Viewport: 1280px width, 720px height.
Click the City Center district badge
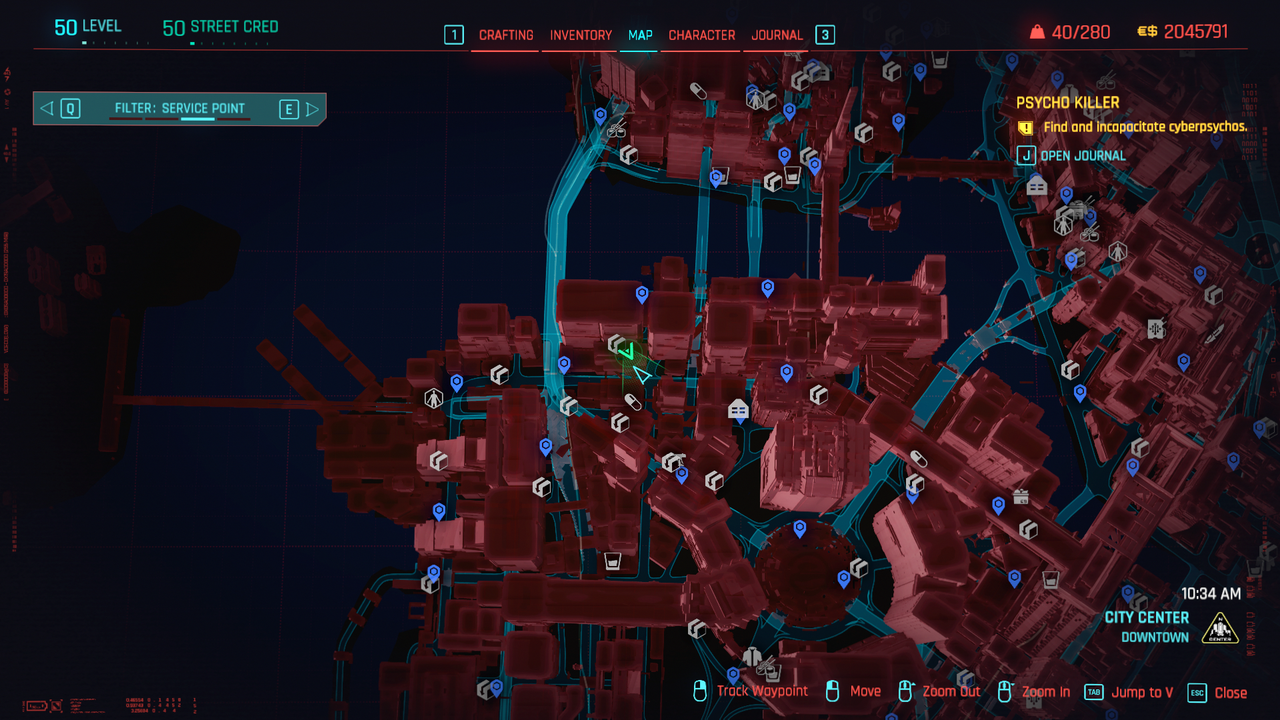tap(1220, 628)
